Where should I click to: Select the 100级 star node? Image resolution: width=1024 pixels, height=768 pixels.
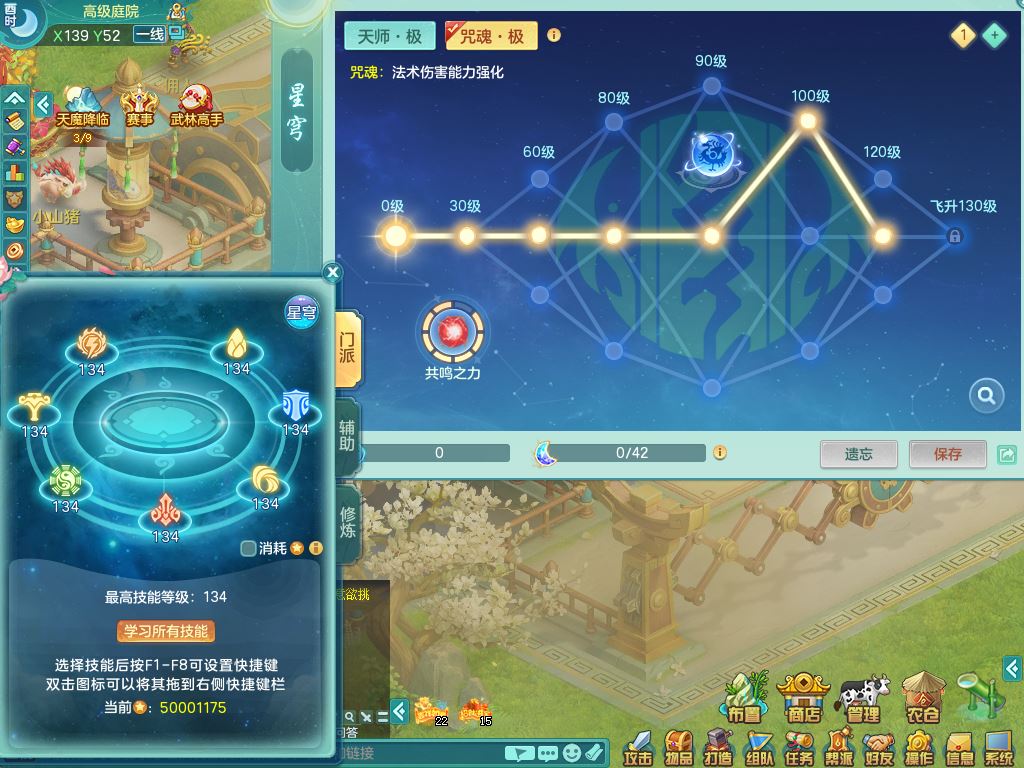pos(808,121)
